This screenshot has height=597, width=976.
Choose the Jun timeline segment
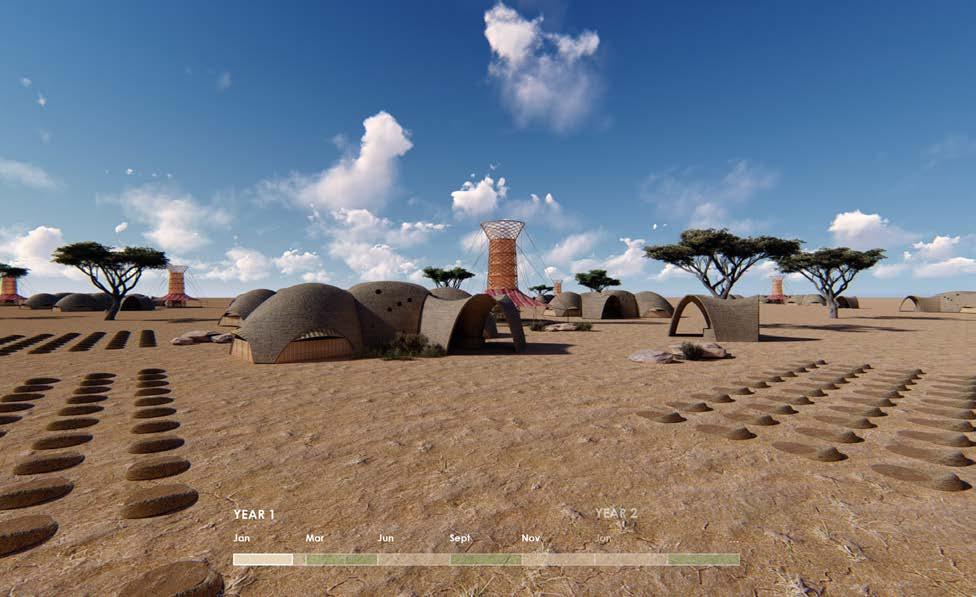pyautogui.click(x=413, y=560)
